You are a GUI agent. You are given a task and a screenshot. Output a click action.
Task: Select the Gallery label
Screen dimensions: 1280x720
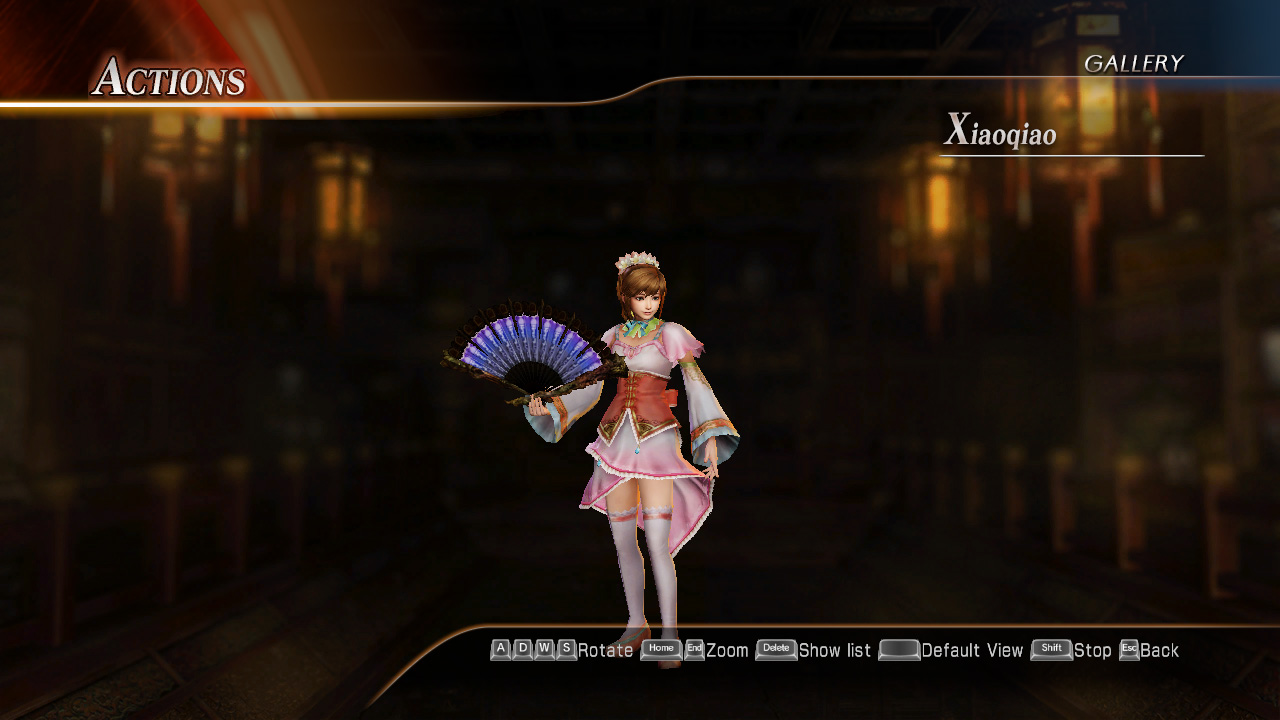[x=1135, y=63]
